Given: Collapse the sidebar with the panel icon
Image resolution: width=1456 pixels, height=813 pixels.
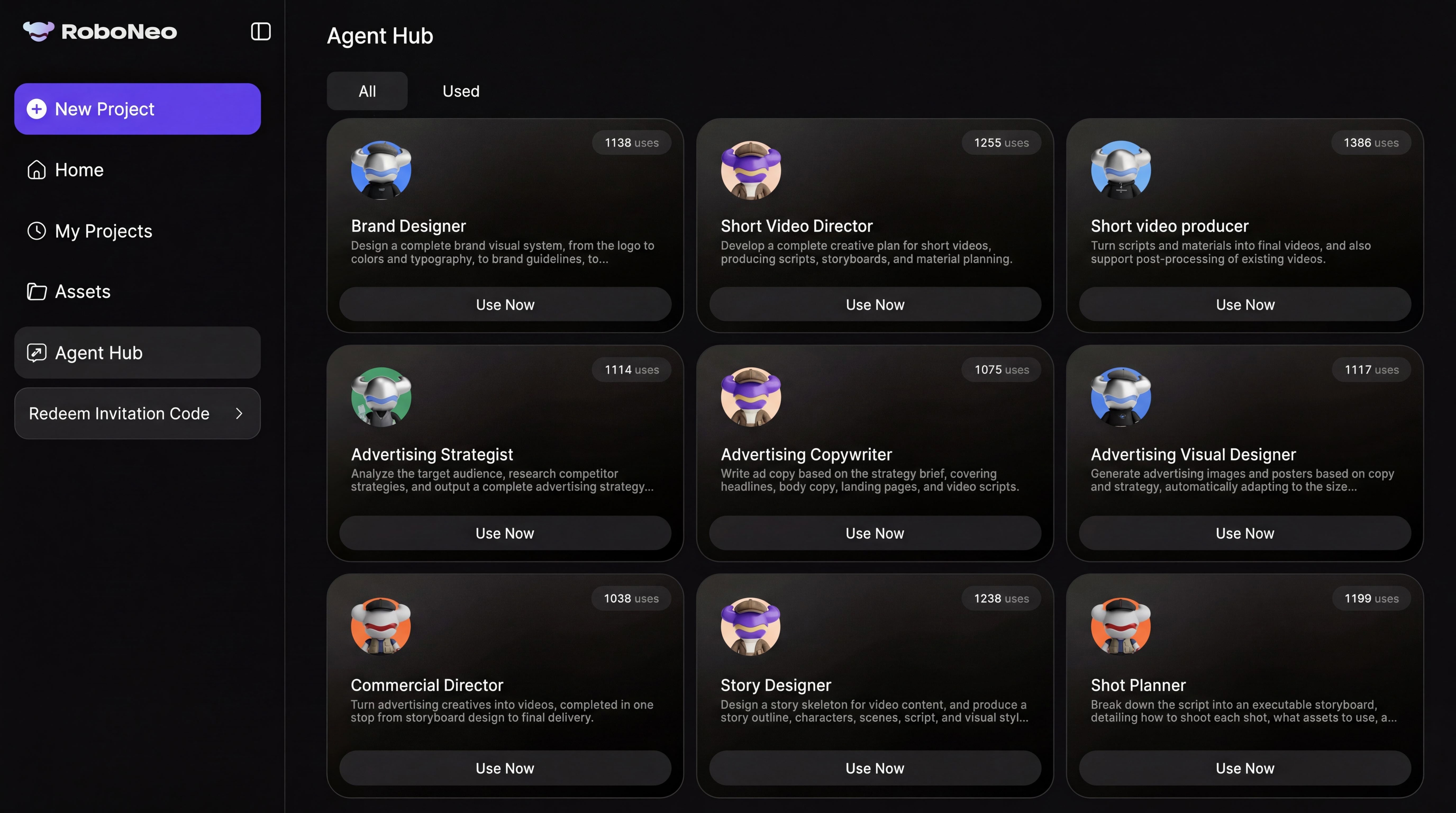Looking at the screenshot, I should [x=261, y=32].
